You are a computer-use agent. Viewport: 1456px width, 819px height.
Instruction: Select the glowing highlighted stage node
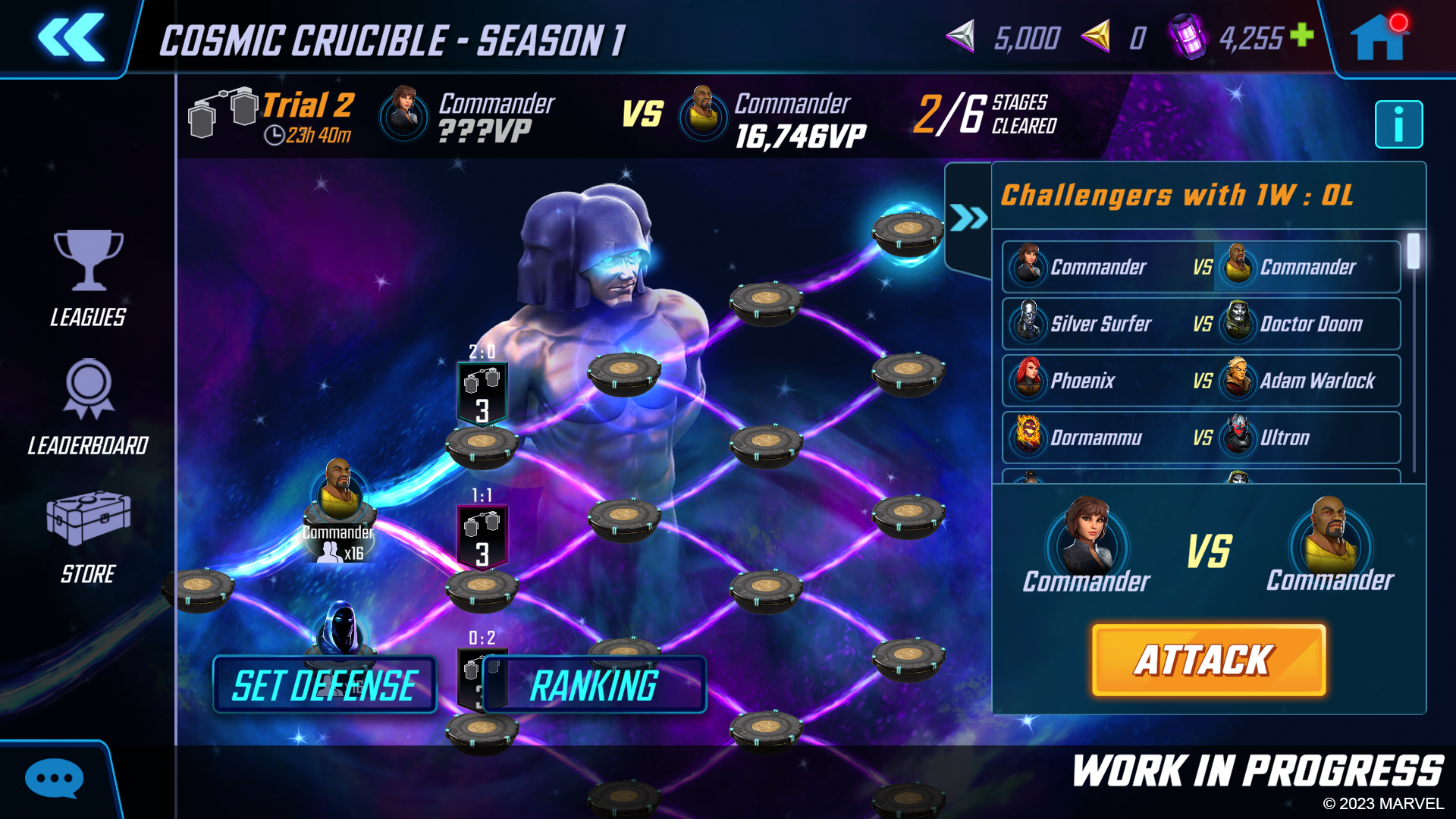coord(907,230)
